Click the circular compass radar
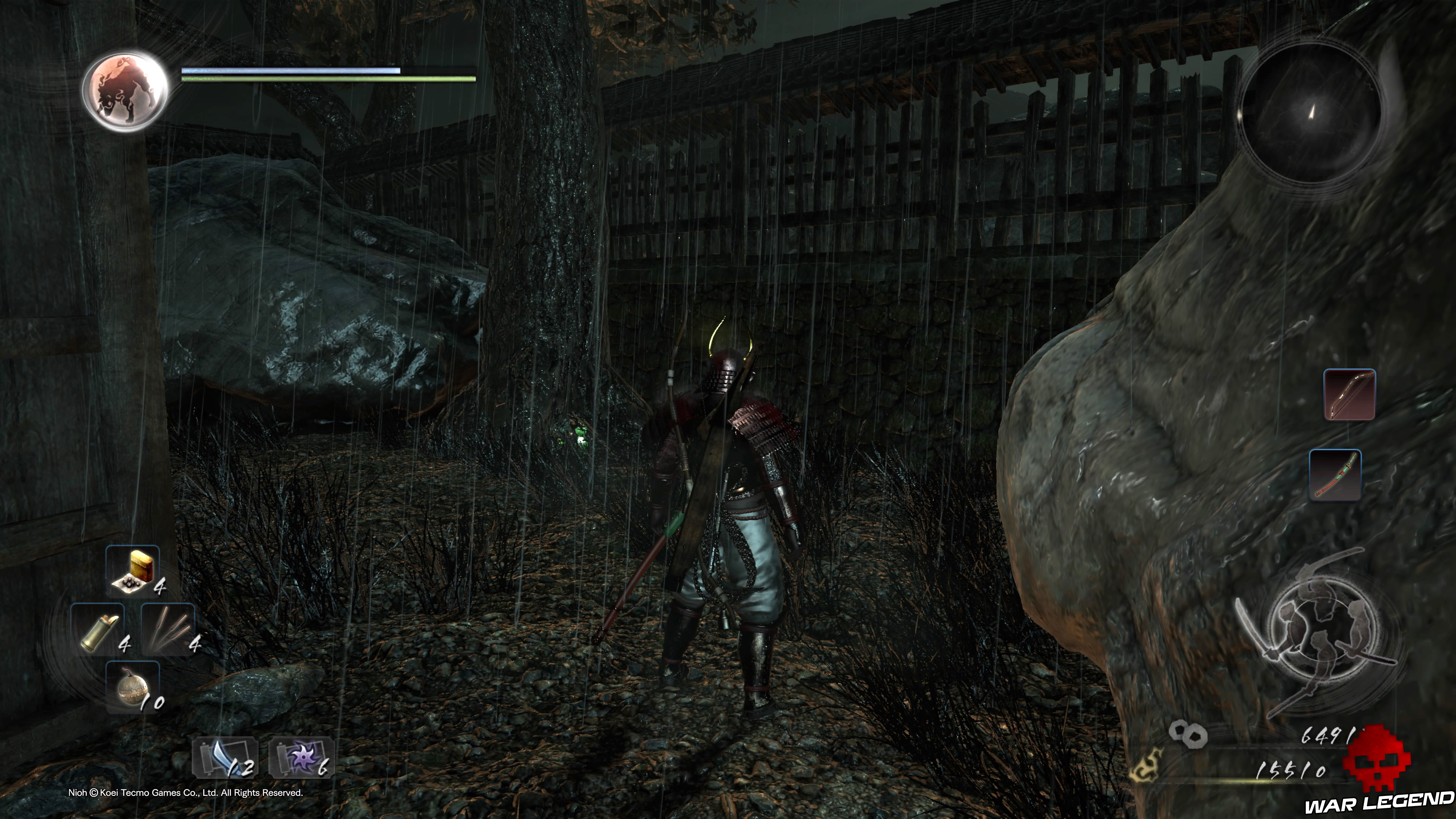The width and height of the screenshot is (1456, 819). coord(1310,113)
